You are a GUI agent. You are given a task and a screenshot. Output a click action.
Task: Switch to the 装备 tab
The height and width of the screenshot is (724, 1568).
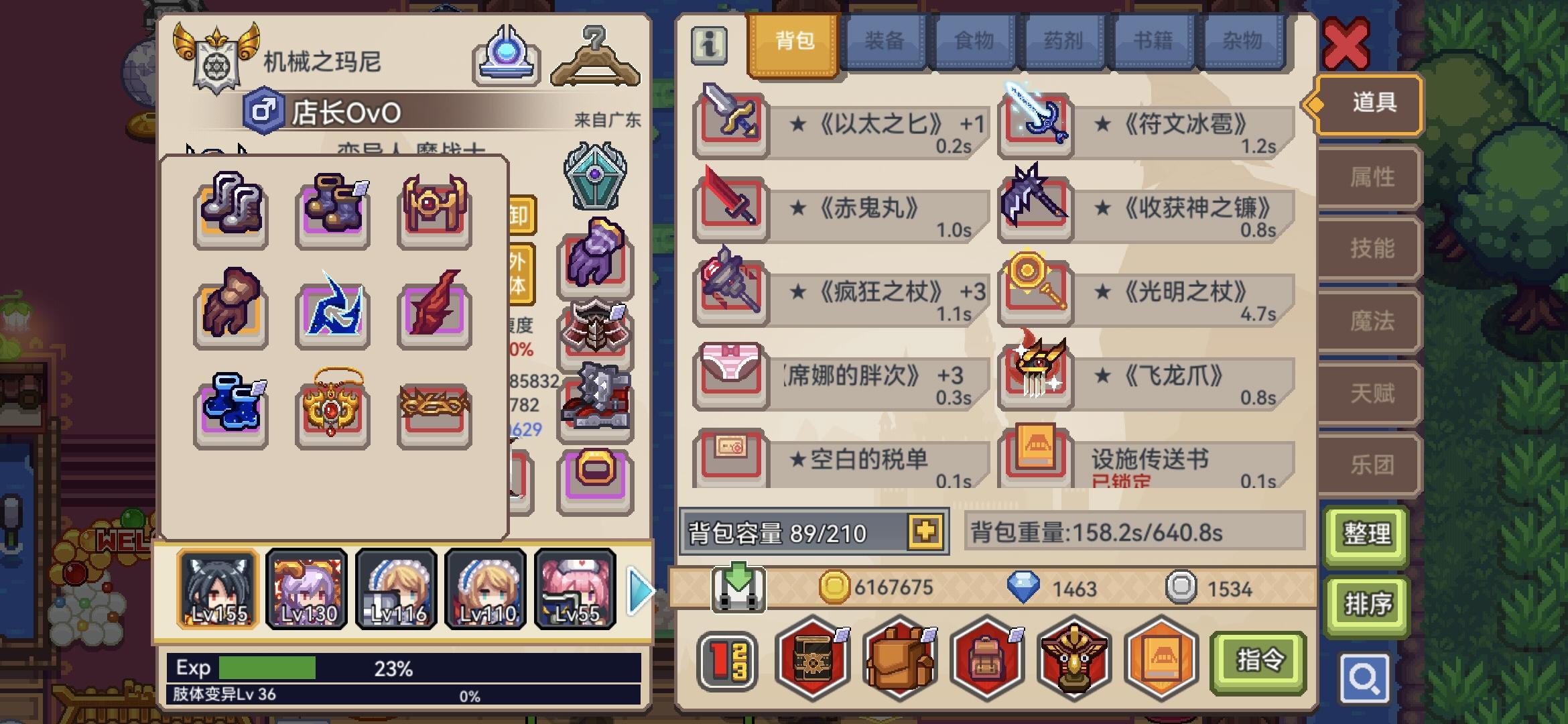[x=886, y=42]
